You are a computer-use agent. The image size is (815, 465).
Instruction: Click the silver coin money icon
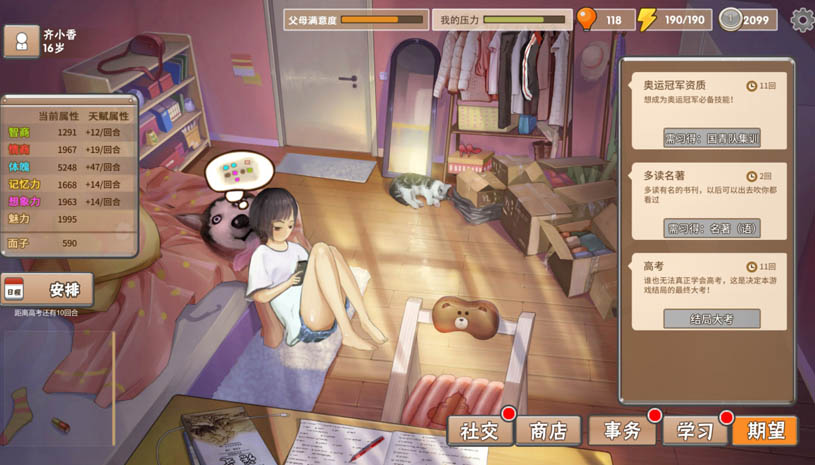tap(730, 19)
